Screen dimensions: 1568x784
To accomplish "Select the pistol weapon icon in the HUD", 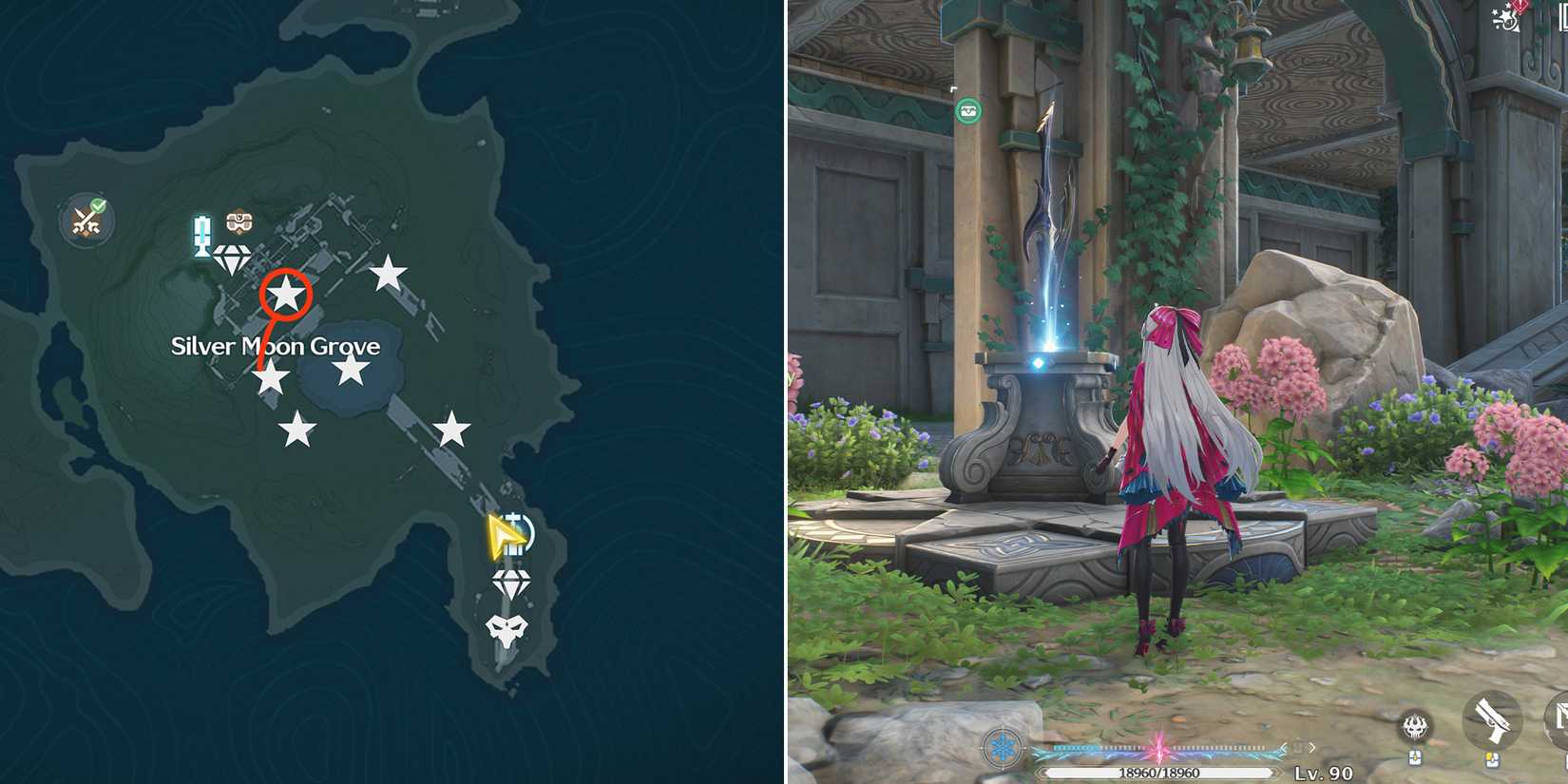I will coord(1492,720).
